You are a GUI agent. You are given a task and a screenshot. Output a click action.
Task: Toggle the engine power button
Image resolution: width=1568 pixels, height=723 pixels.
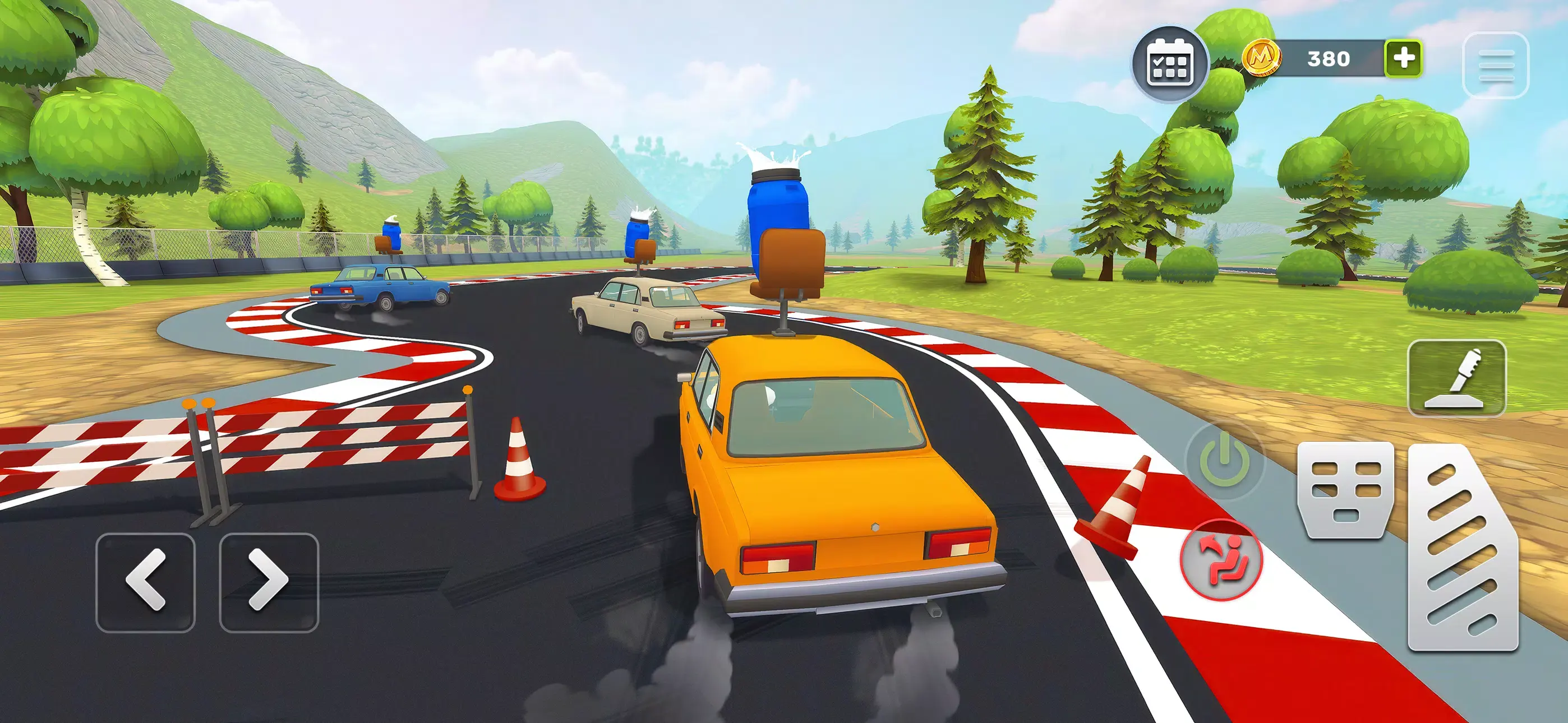coord(1224,461)
